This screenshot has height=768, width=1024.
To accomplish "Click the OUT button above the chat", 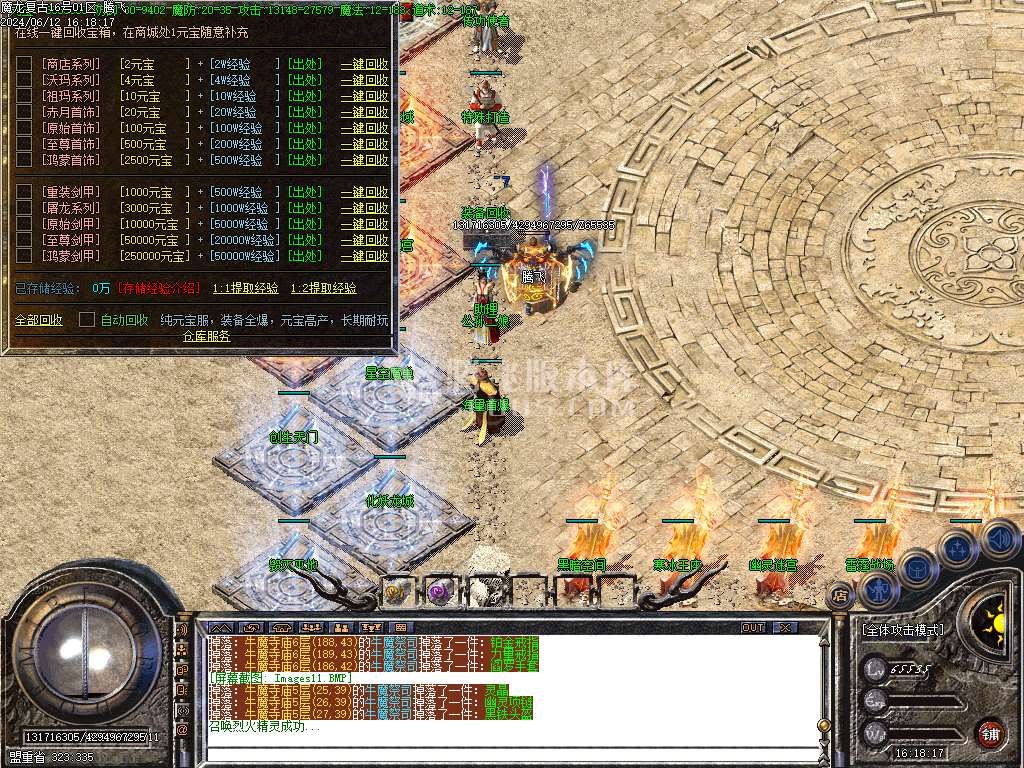I will point(753,627).
